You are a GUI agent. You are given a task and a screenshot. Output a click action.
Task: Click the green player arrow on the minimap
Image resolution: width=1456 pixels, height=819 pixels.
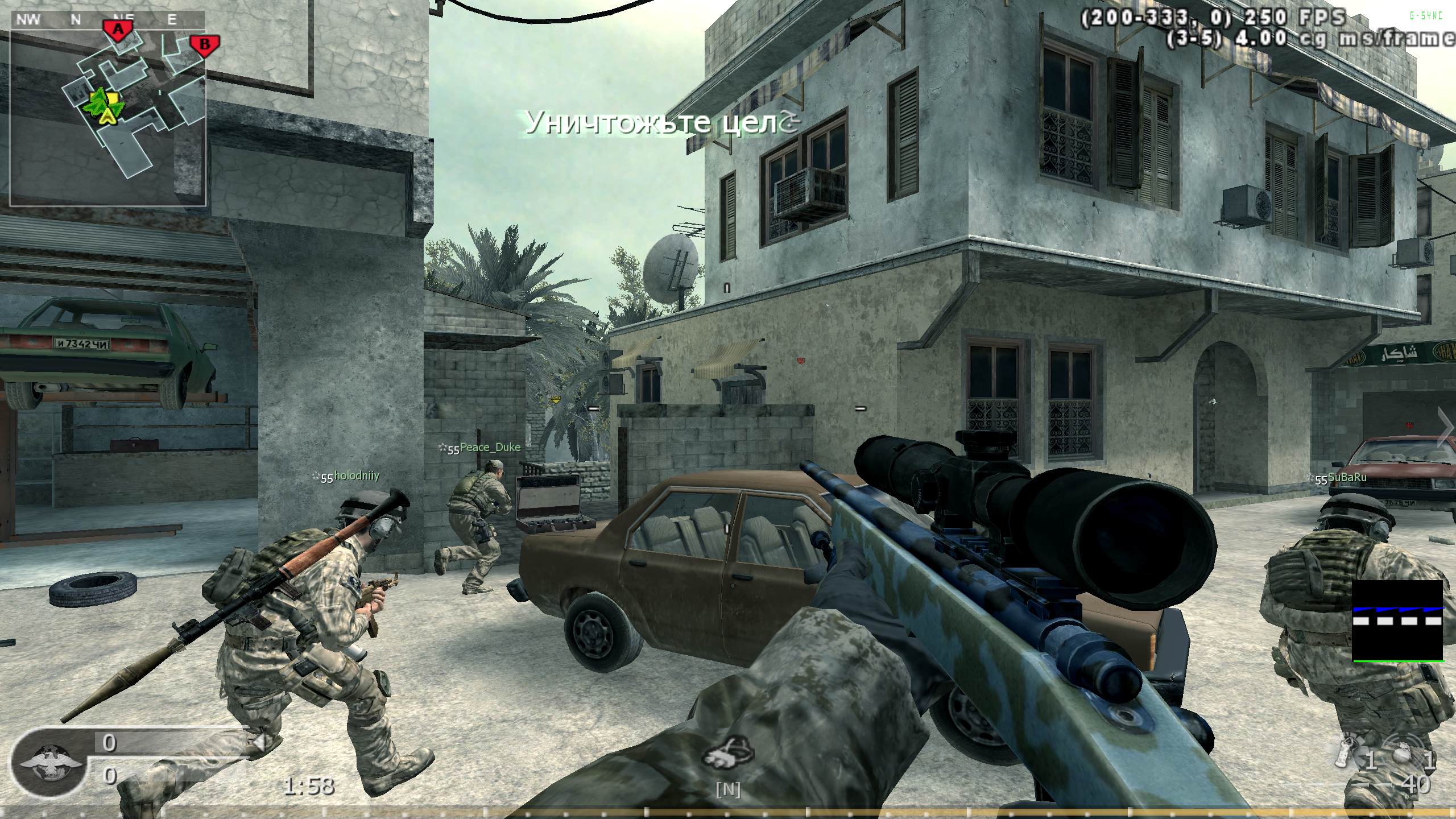pos(105,109)
